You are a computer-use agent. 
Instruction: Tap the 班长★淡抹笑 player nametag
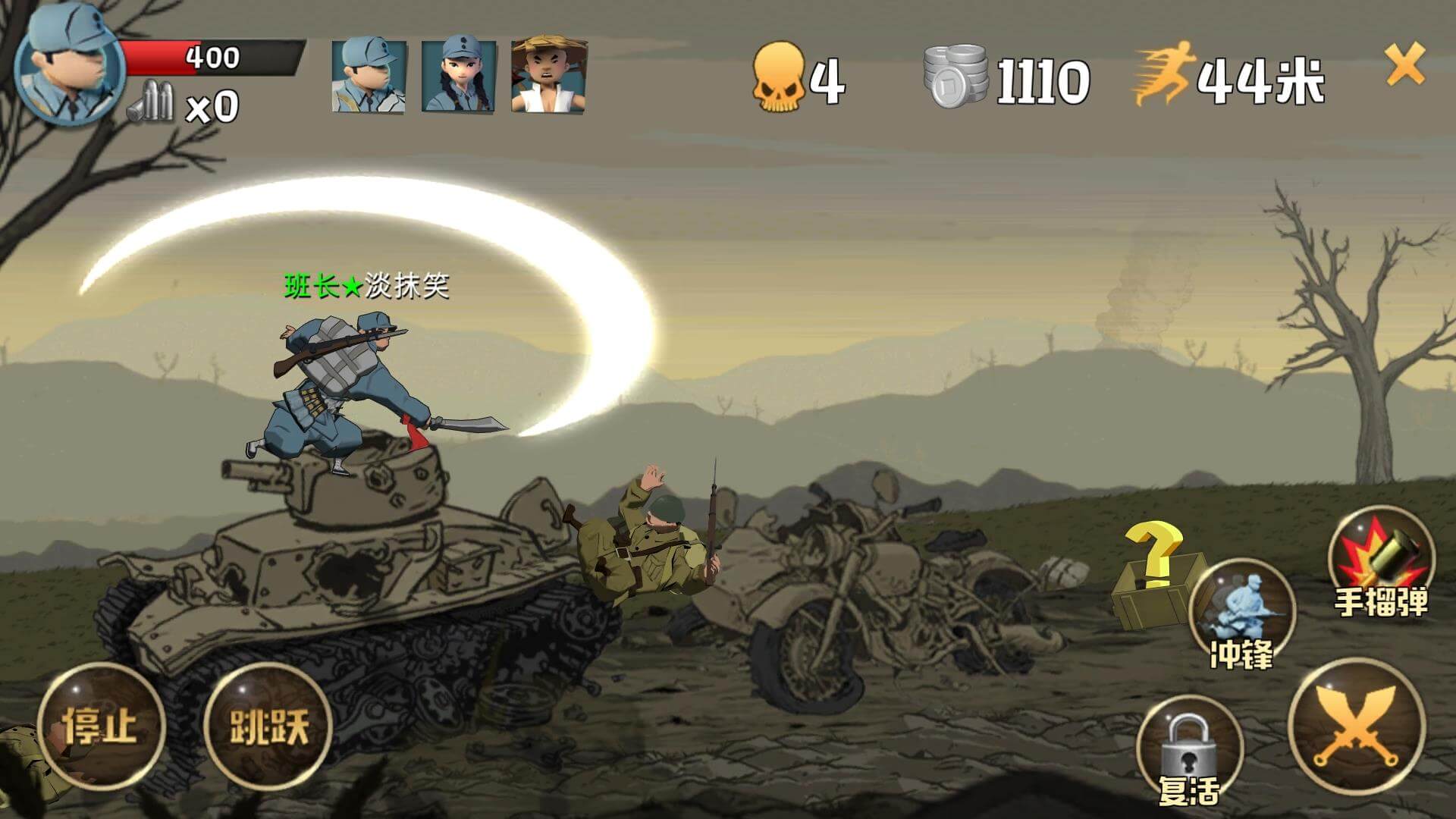369,286
